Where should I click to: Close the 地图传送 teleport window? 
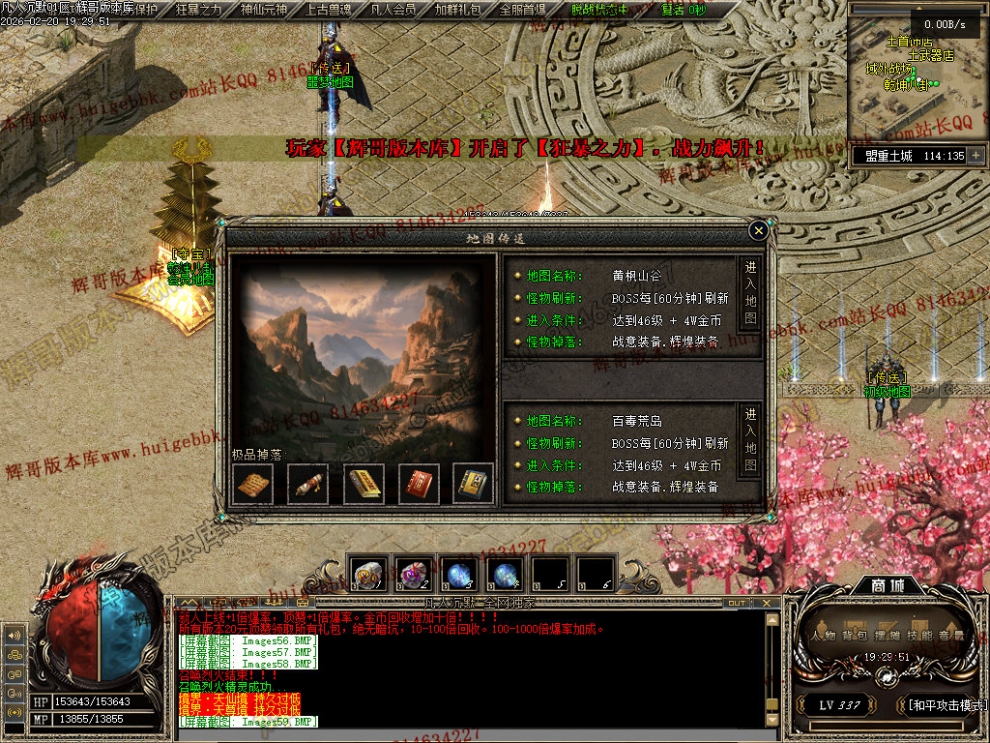(x=758, y=231)
